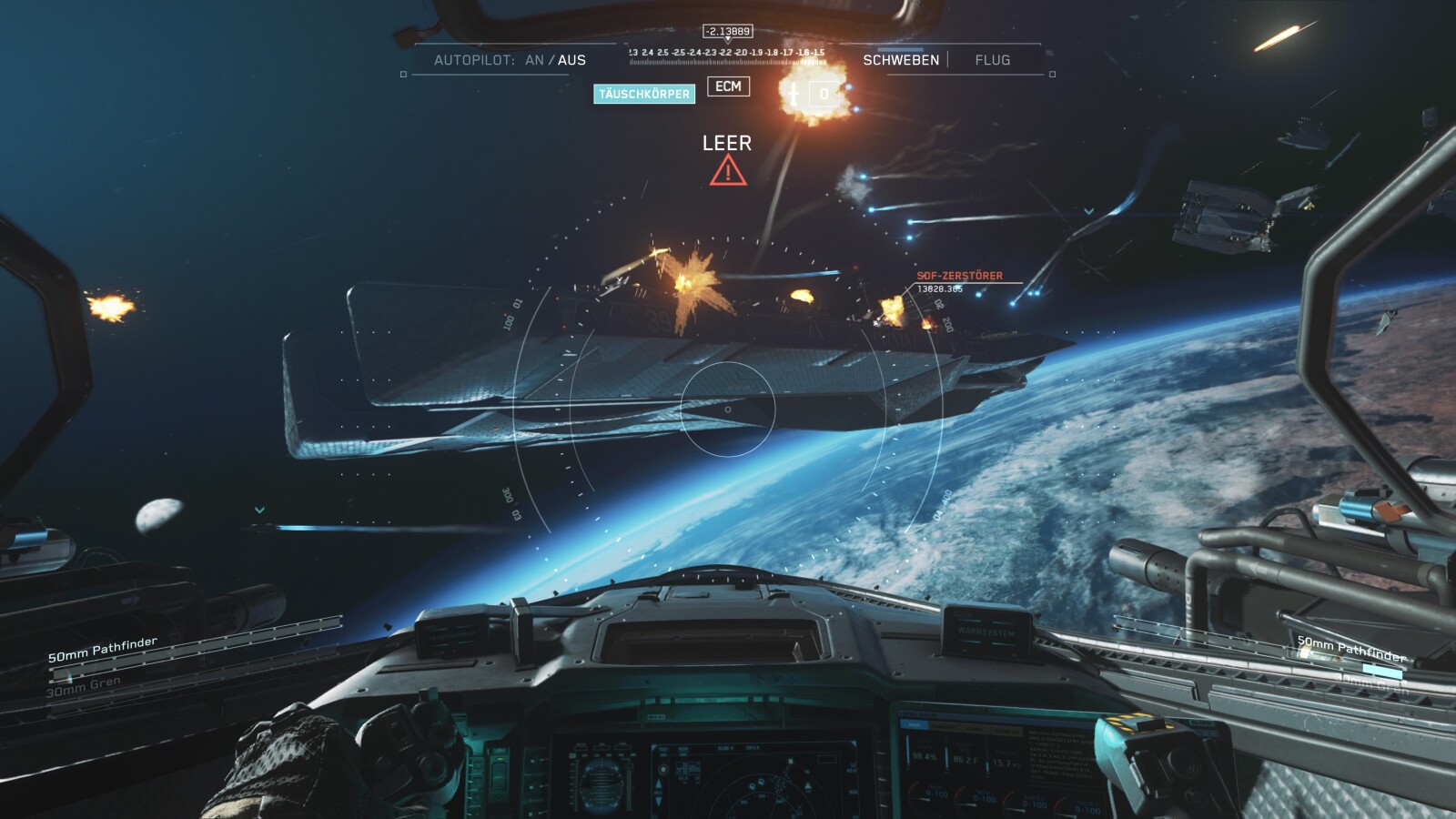This screenshot has width=1456, height=819.
Task: Expand the -2.13889 velocity readout box
Action: click(728, 29)
